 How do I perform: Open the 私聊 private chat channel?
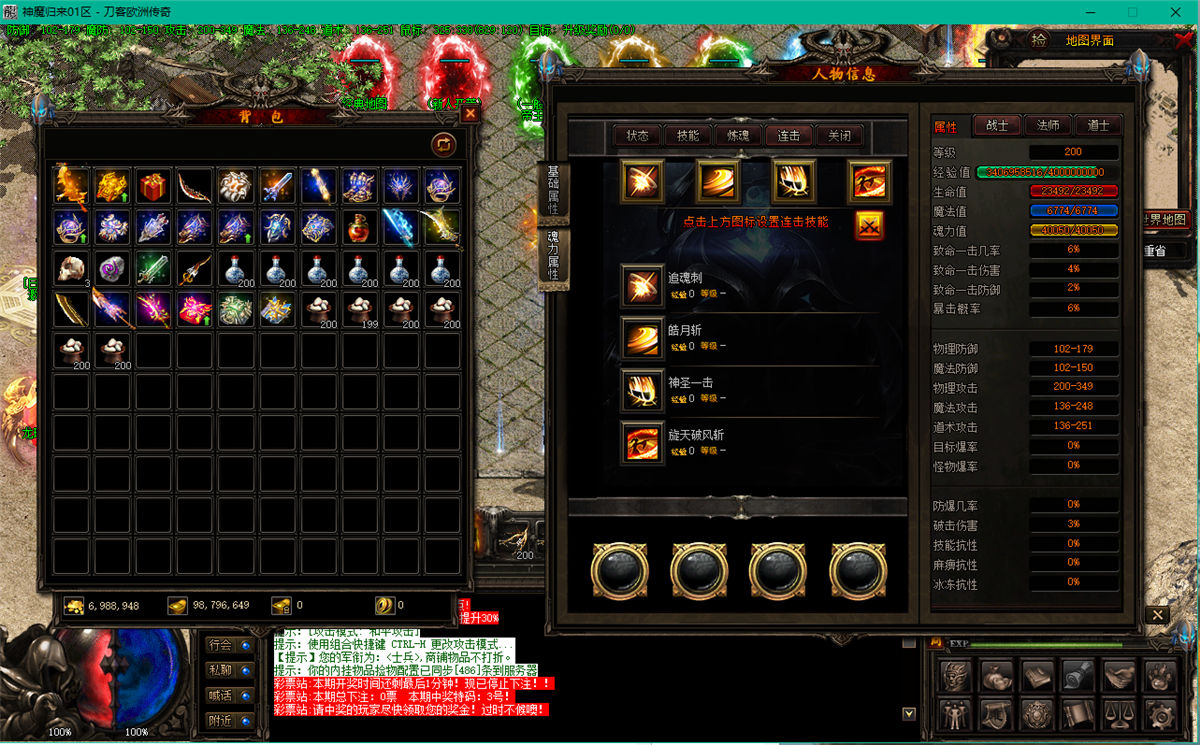pyautogui.click(x=220, y=669)
